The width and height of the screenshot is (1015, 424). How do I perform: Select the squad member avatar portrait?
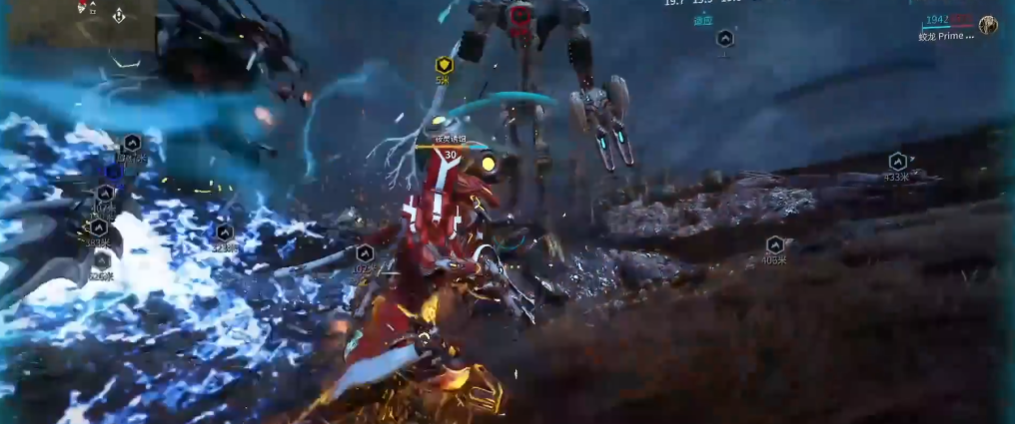[988, 25]
